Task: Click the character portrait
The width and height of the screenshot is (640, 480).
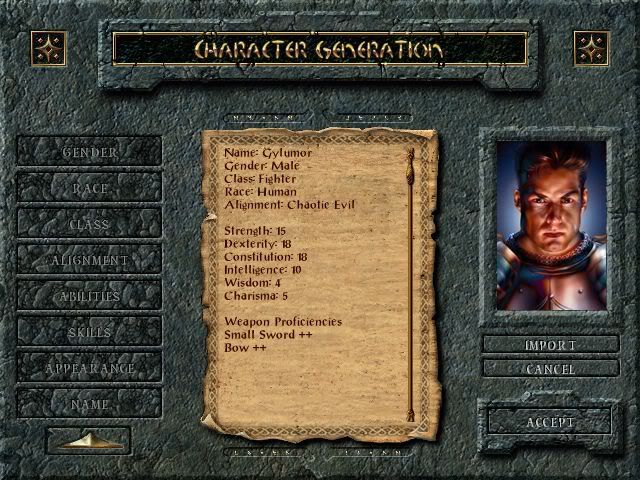Action: 551,225
